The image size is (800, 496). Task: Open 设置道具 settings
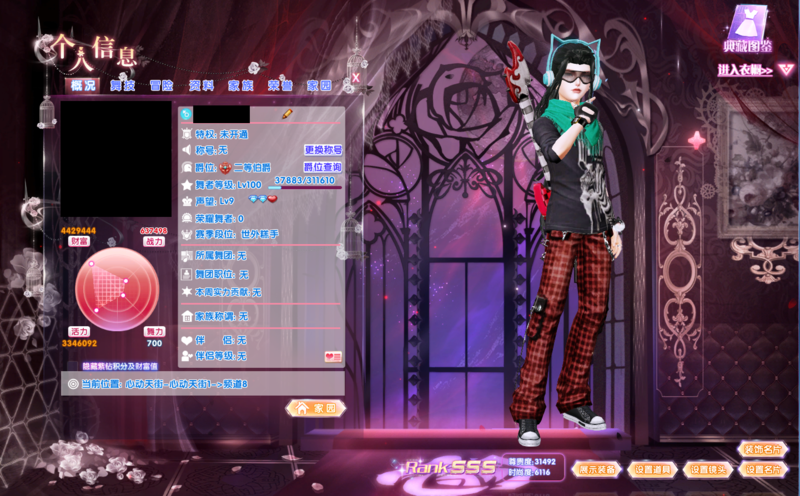tap(654, 468)
